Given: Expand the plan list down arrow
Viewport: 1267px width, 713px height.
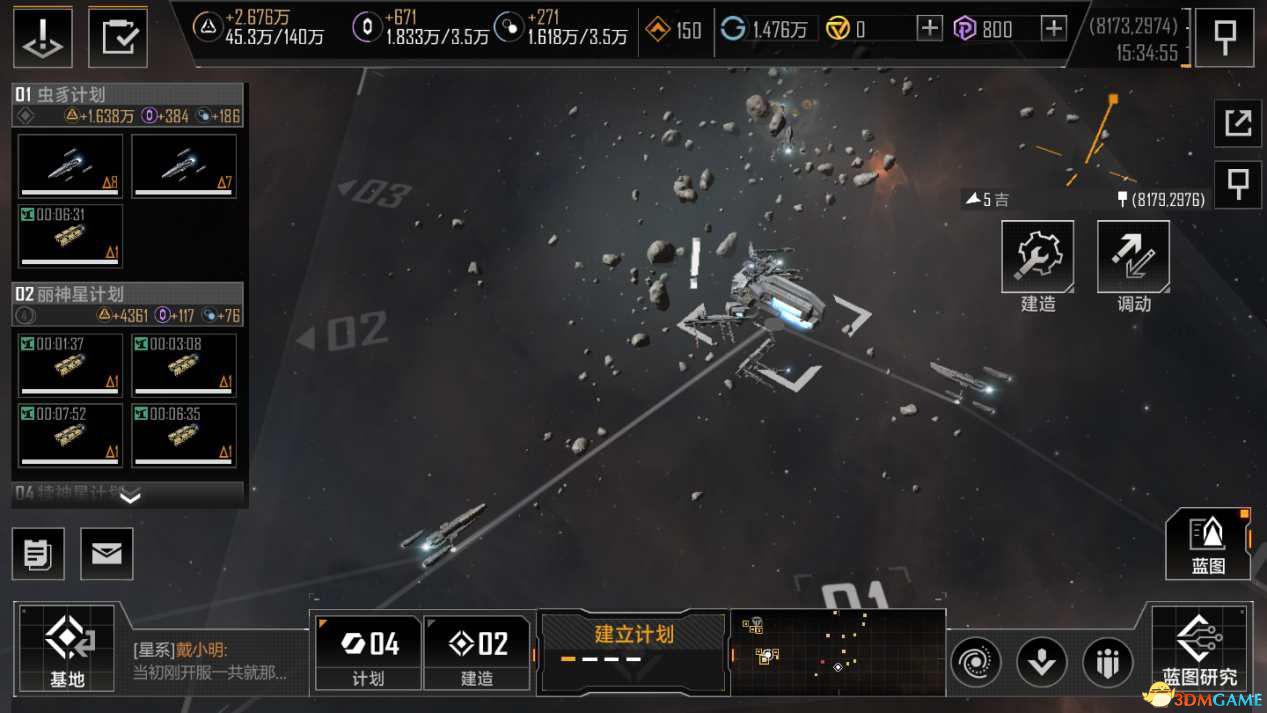Looking at the screenshot, I should [x=130, y=496].
